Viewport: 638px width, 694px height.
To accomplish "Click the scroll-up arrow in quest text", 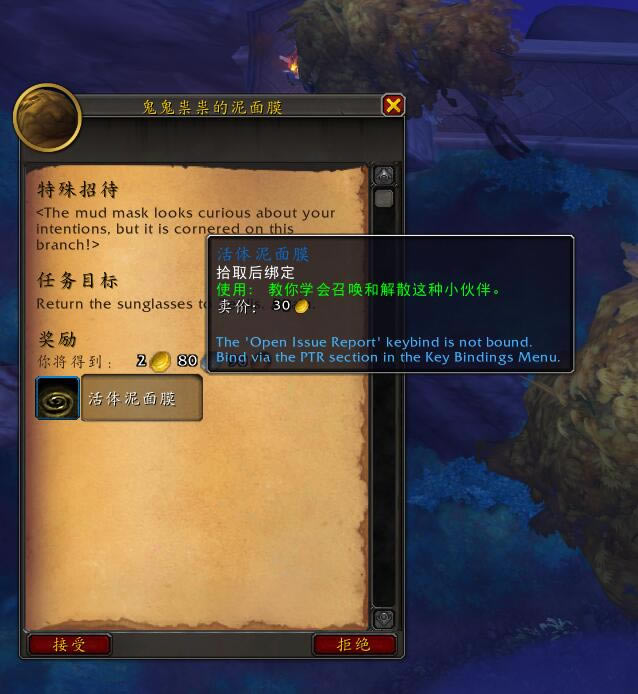I will (x=384, y=175).
